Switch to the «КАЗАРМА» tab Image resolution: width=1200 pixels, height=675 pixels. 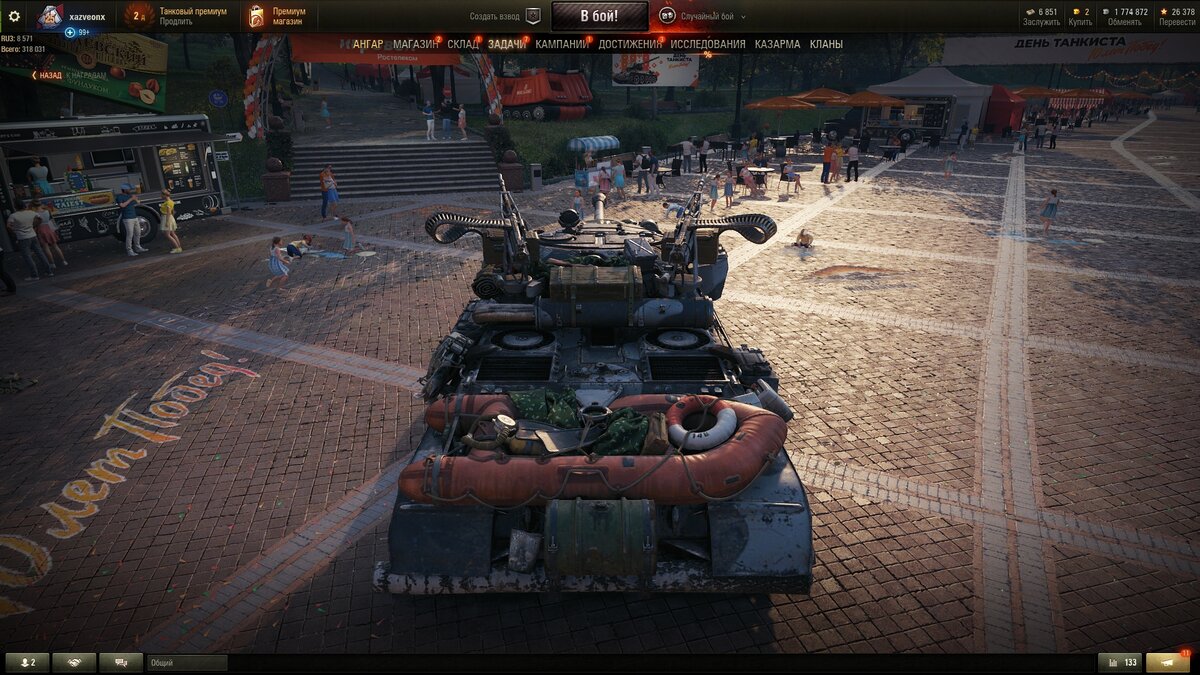777,44
